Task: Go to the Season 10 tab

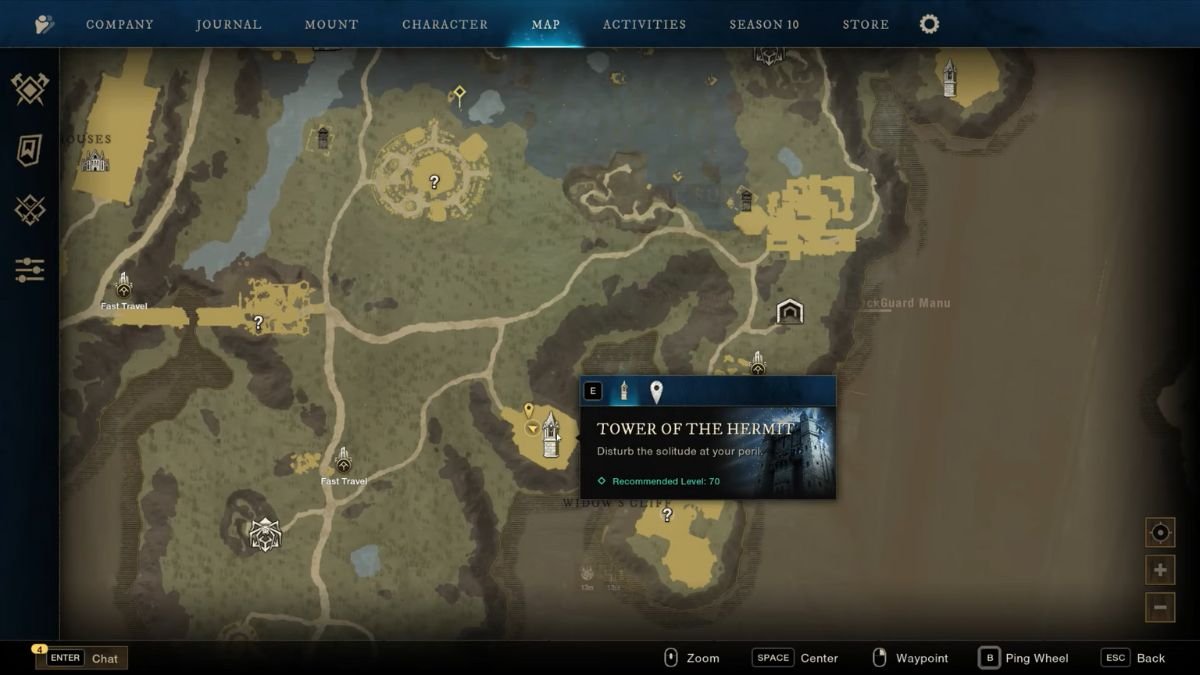Action: (x=764, y=24)
